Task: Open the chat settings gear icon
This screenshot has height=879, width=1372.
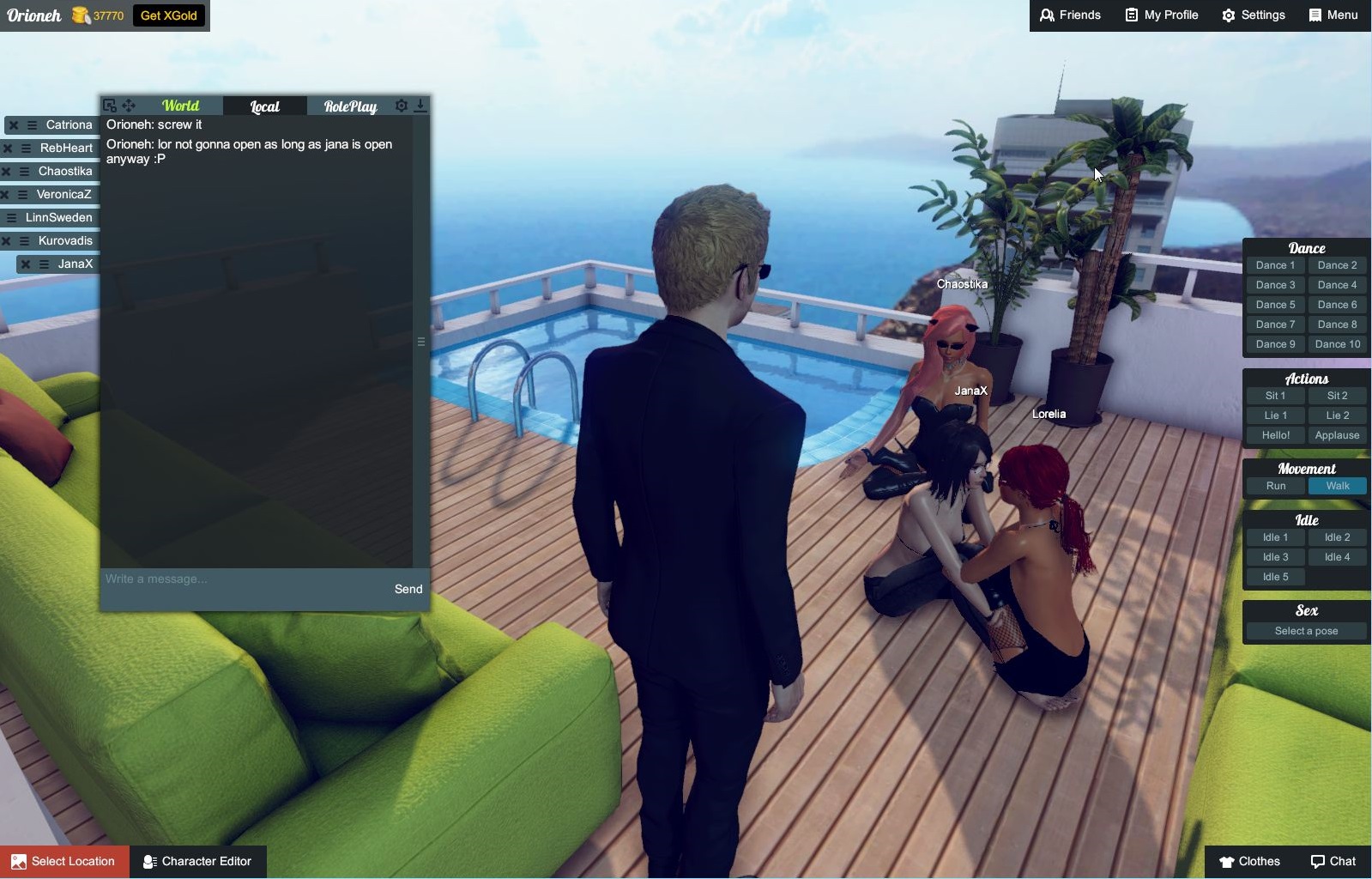Action: [x=401, y=106]
